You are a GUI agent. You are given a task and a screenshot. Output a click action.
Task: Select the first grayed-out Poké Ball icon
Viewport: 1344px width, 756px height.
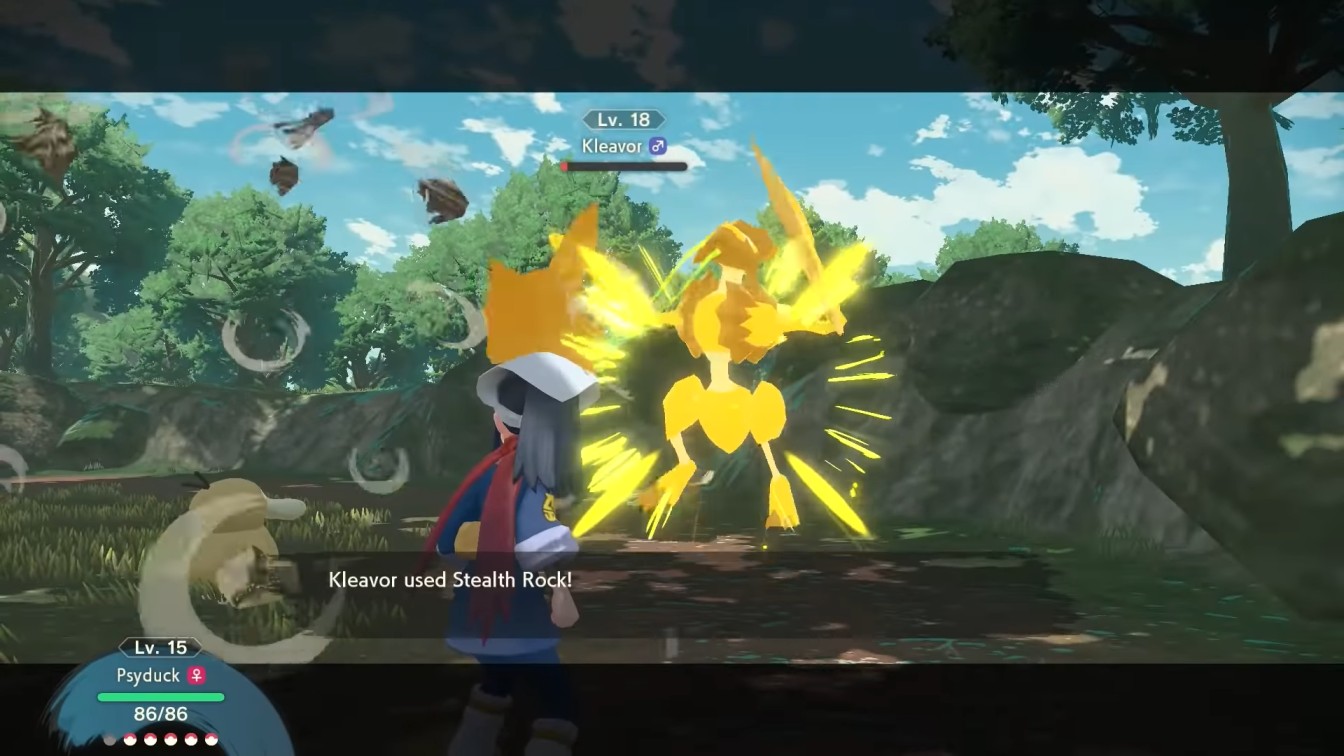click(109, 740)
